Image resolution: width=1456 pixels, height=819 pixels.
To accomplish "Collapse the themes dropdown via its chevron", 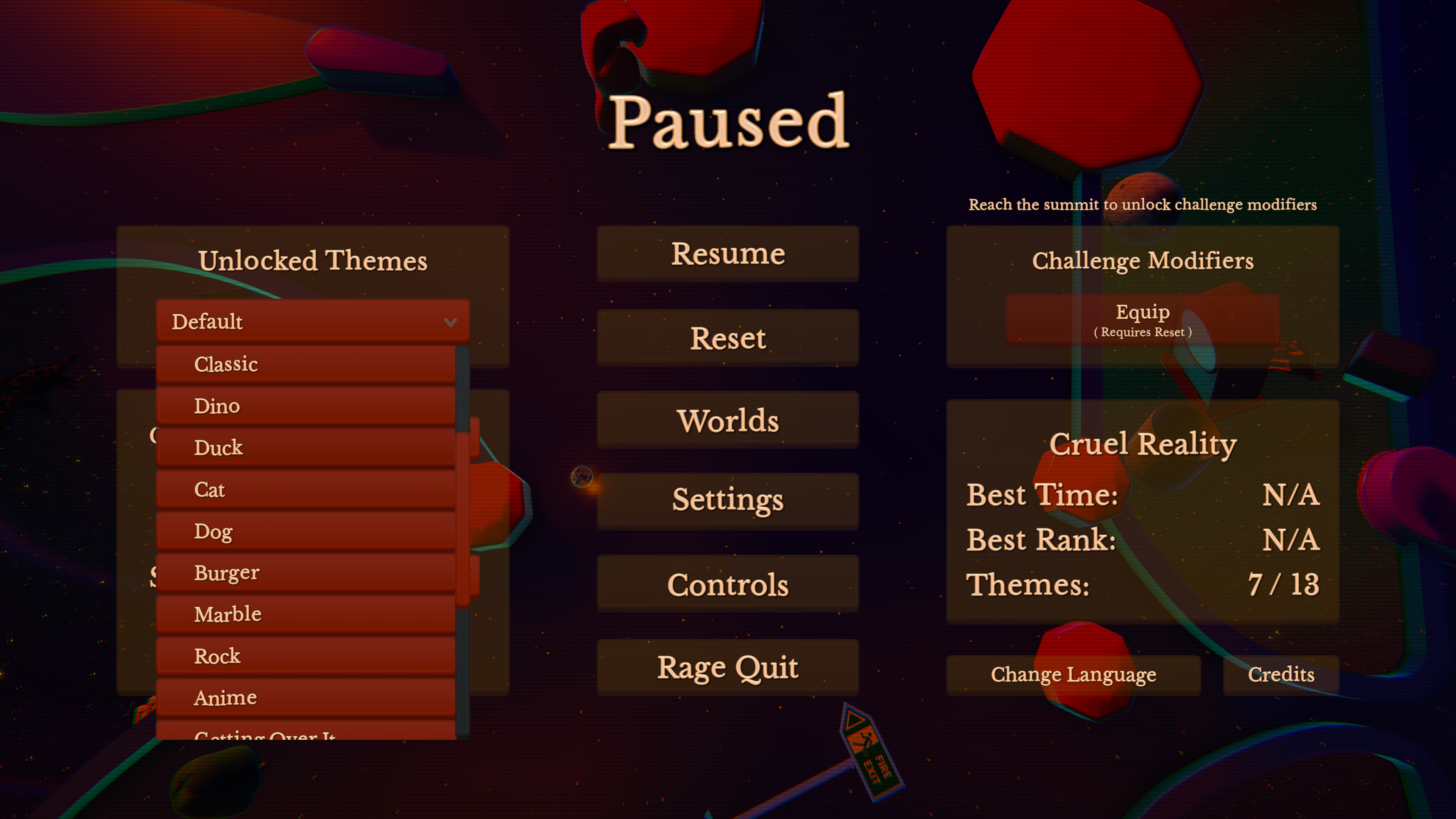I will 450,323.
